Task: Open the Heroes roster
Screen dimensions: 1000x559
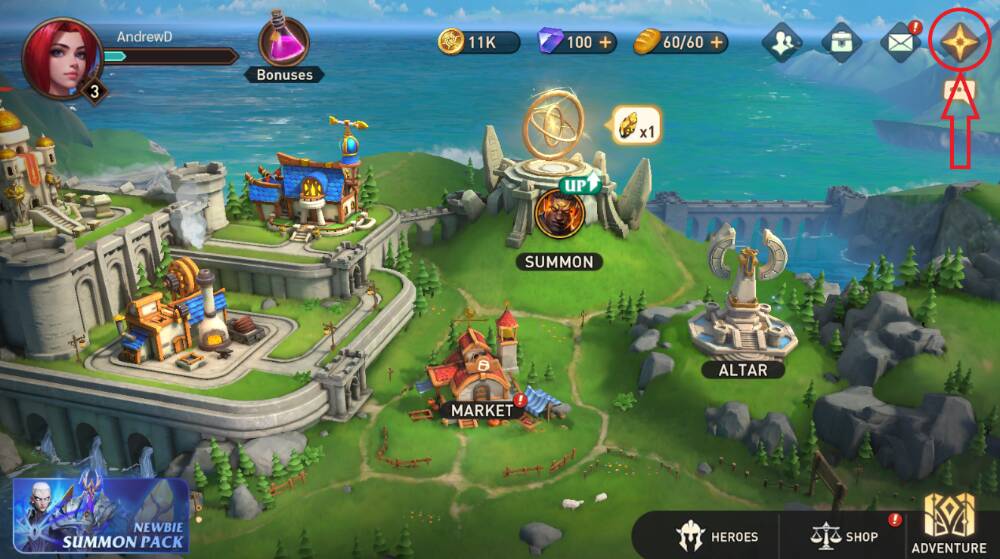Action: click(717, 536)
